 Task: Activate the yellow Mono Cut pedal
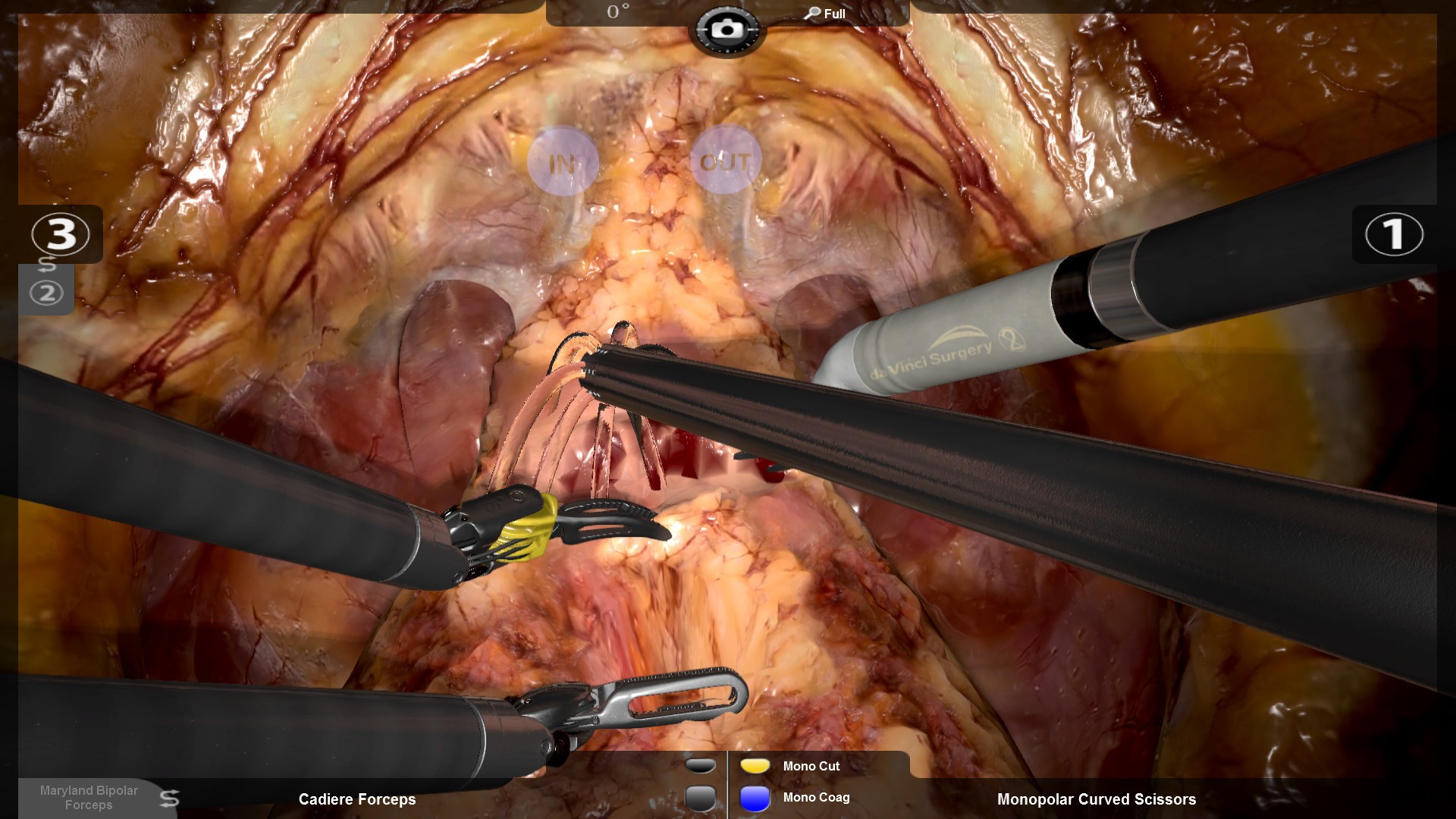point(755,766)
